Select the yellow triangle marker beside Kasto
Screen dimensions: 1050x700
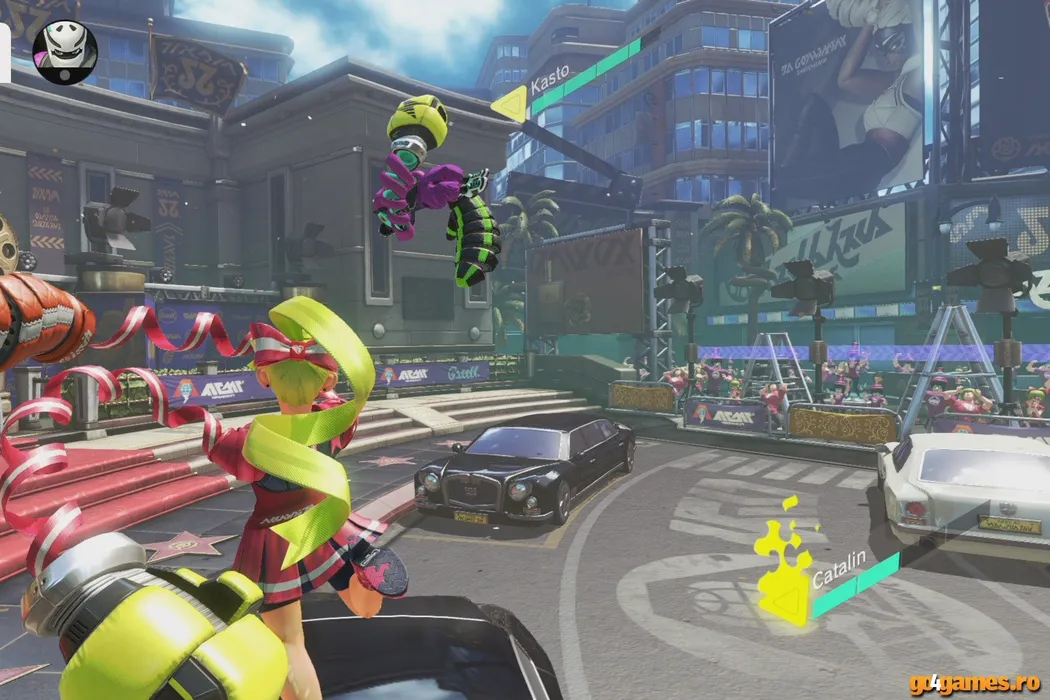tap(510, 102)
